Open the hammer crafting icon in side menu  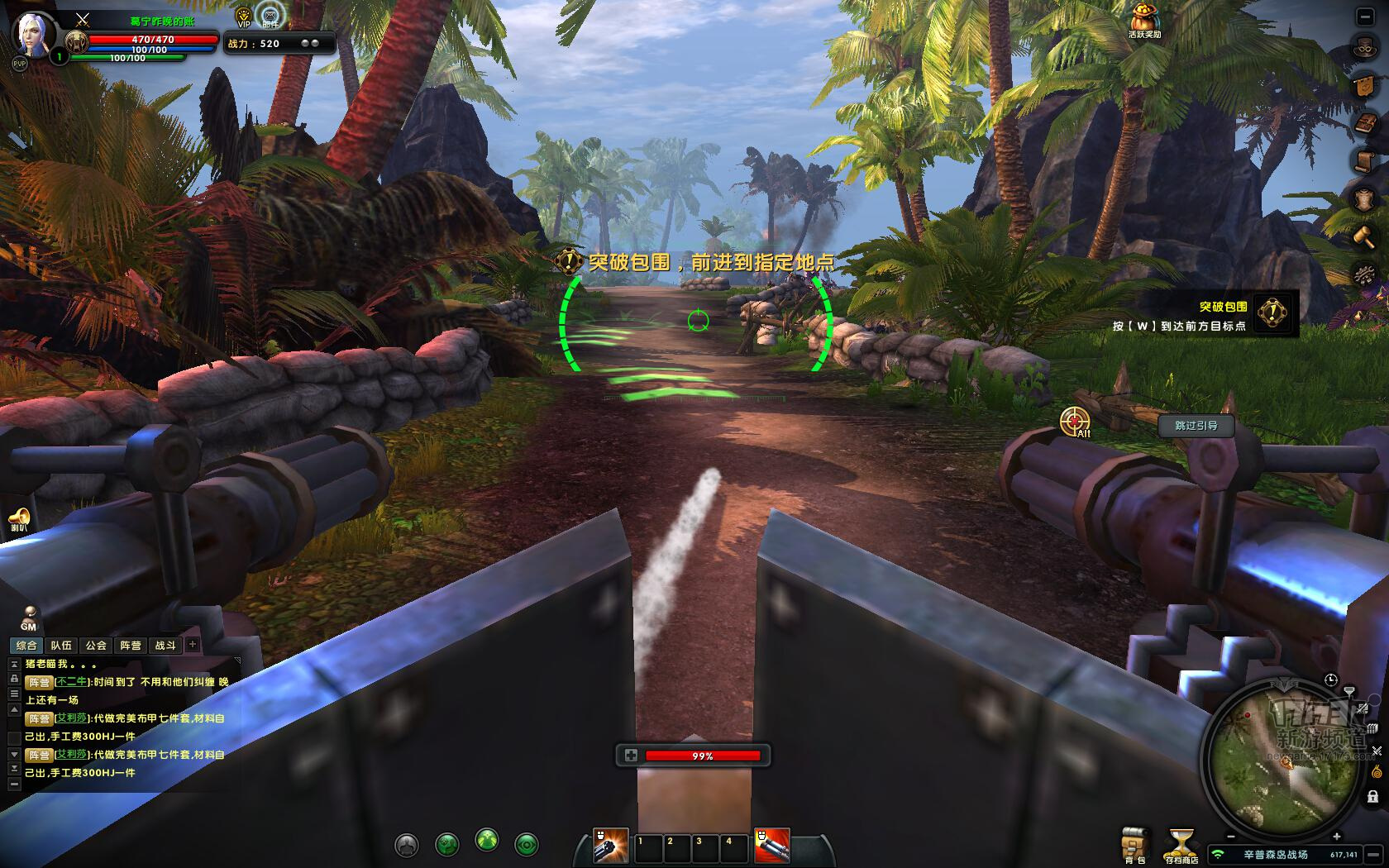1363,237
